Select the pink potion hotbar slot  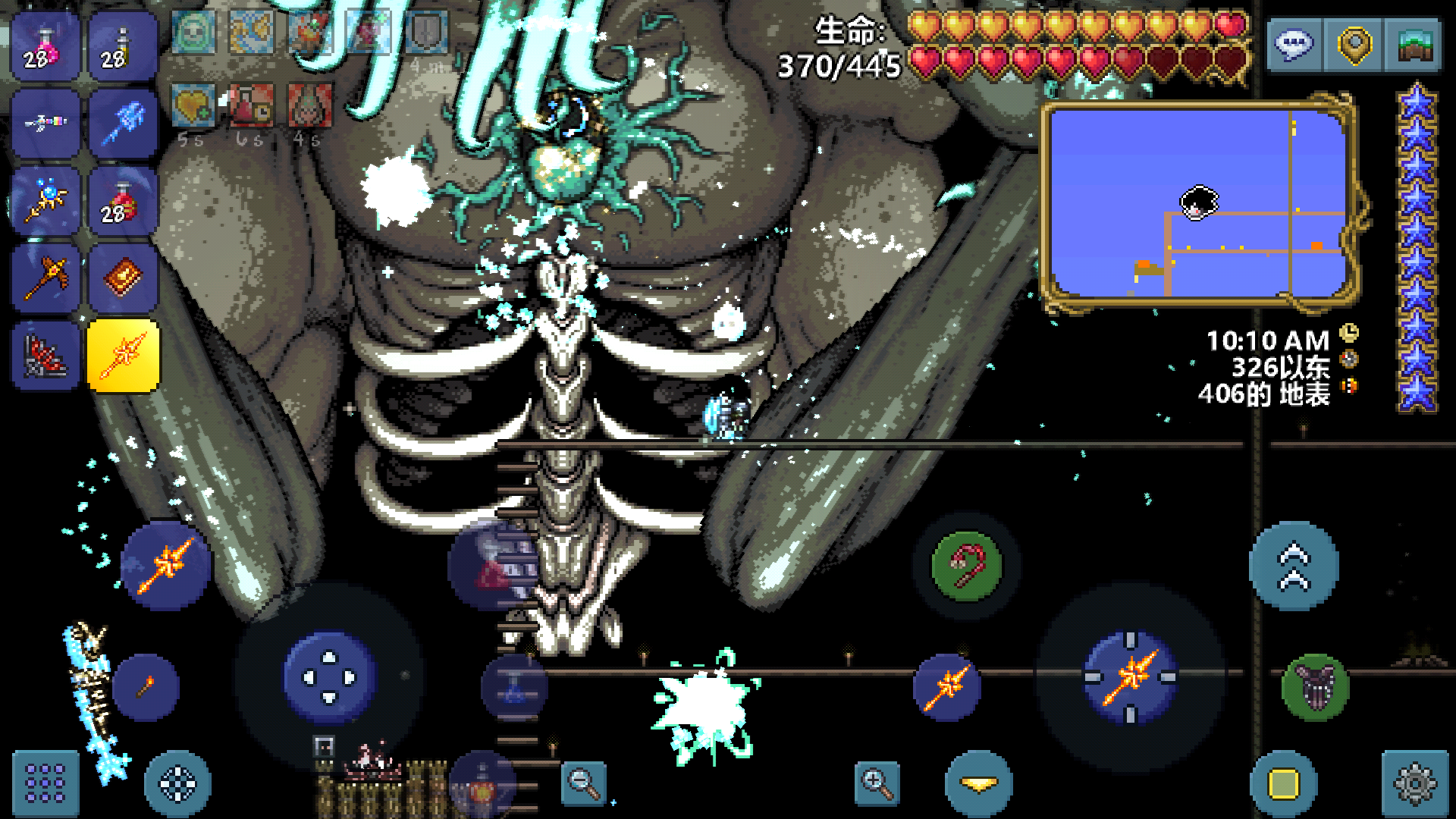45,47
